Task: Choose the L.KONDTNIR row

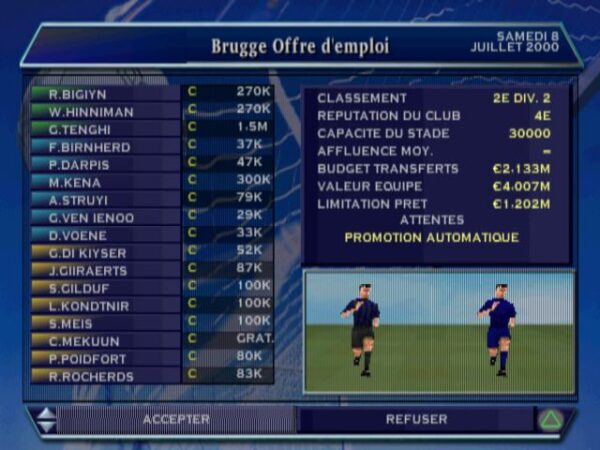Action: click(x=150, y=304)
